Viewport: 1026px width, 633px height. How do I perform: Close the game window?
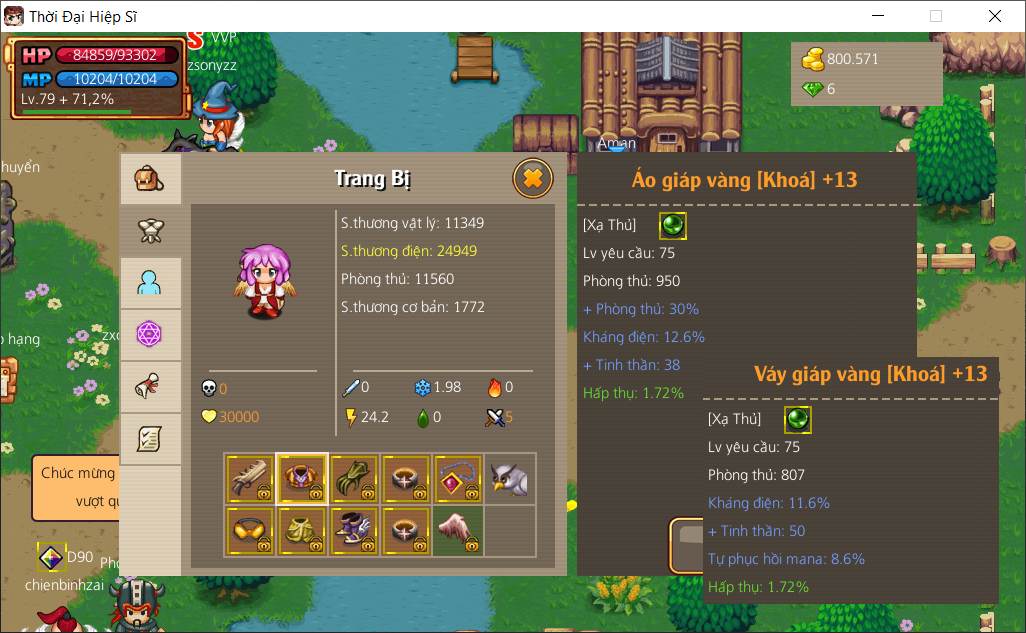[994, 16]
